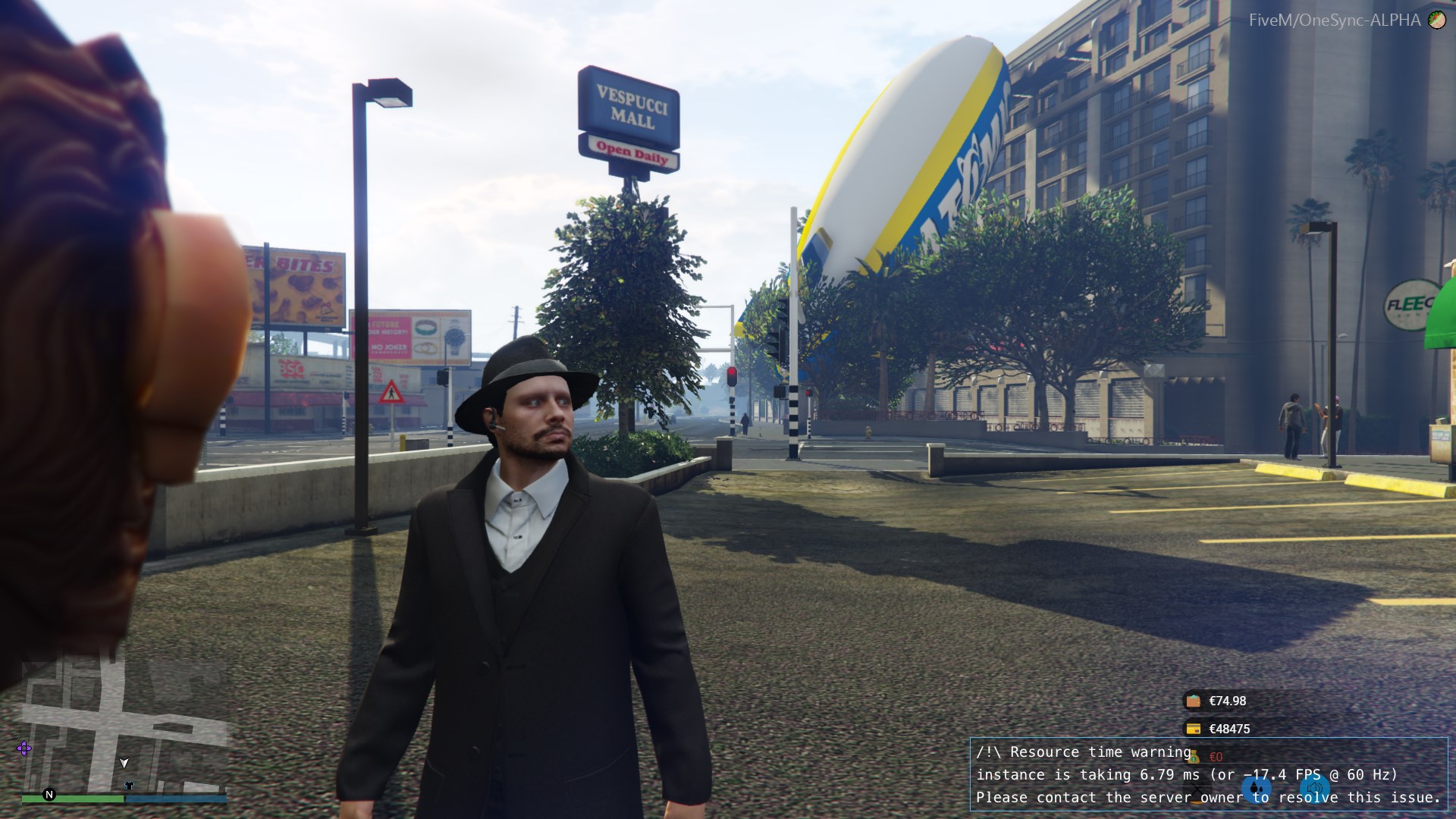Click the blue speaker voice icon
Viewport: 1456px width, 819px height.
coord(1314,787)
